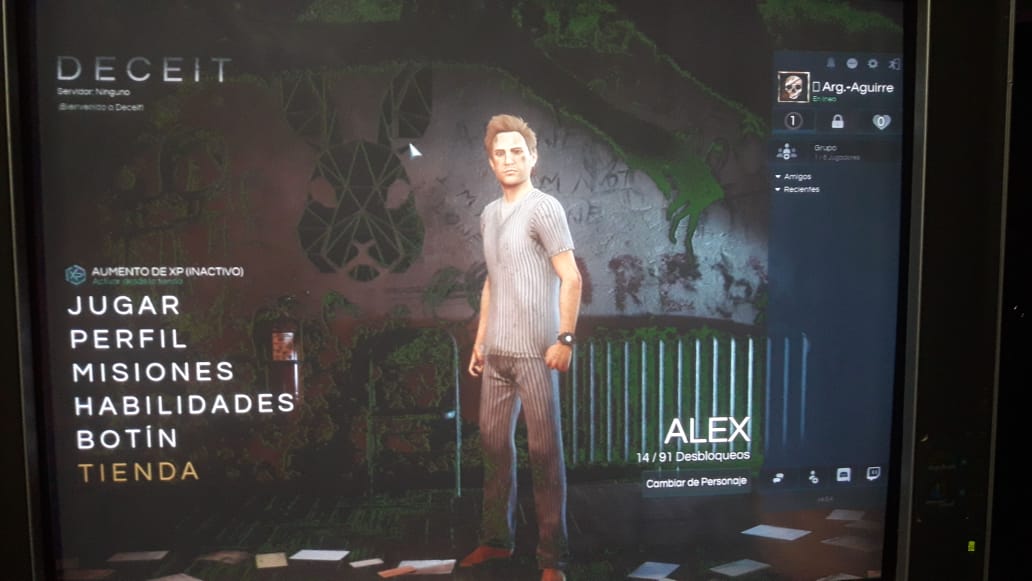Select BOTÍN from the main menu

point(126,438)
